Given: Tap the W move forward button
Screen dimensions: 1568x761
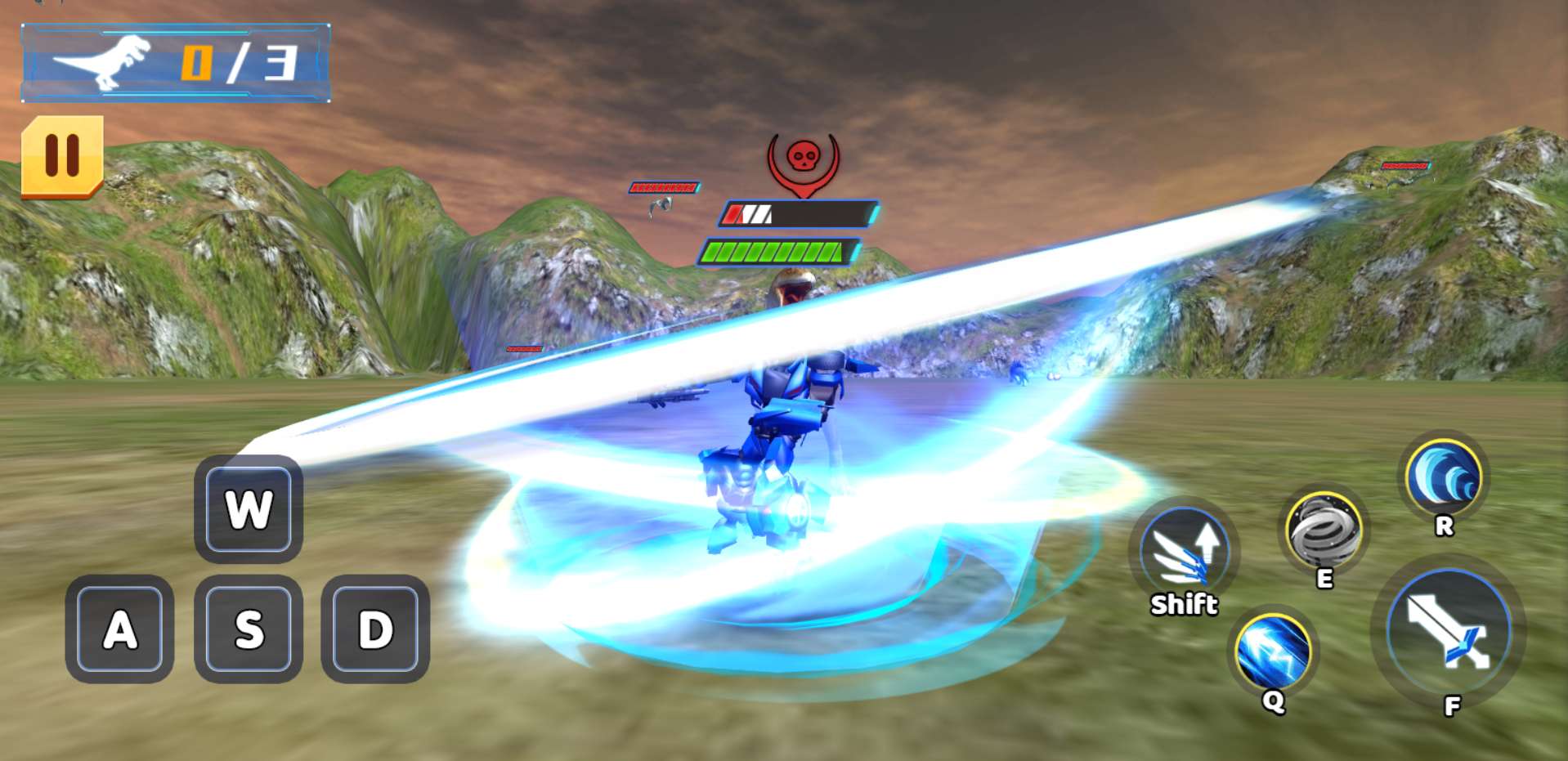Looking at the screenshot, I should click(x=249, y=509).
